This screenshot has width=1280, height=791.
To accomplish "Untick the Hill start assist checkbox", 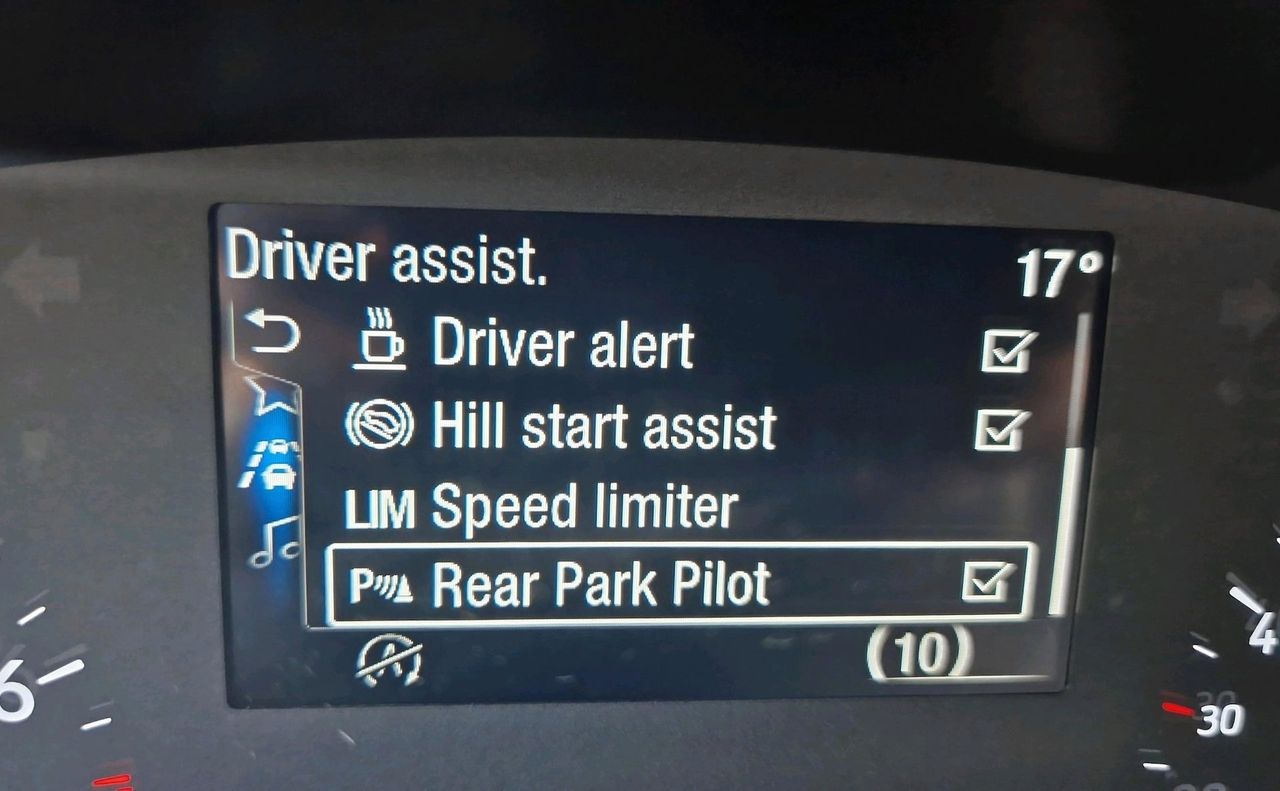I will click(1000, 429).
